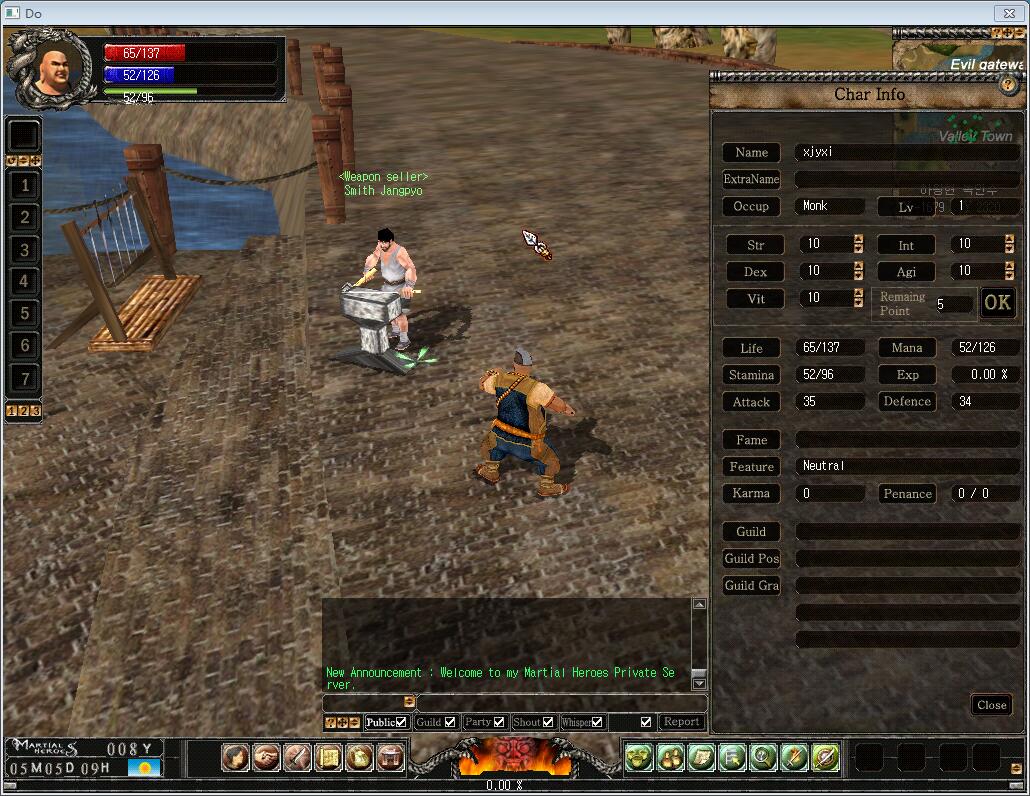Click the Report button in chat bar
The width and height of the screenshot is (1030, 796).
[x=681, y=722]
